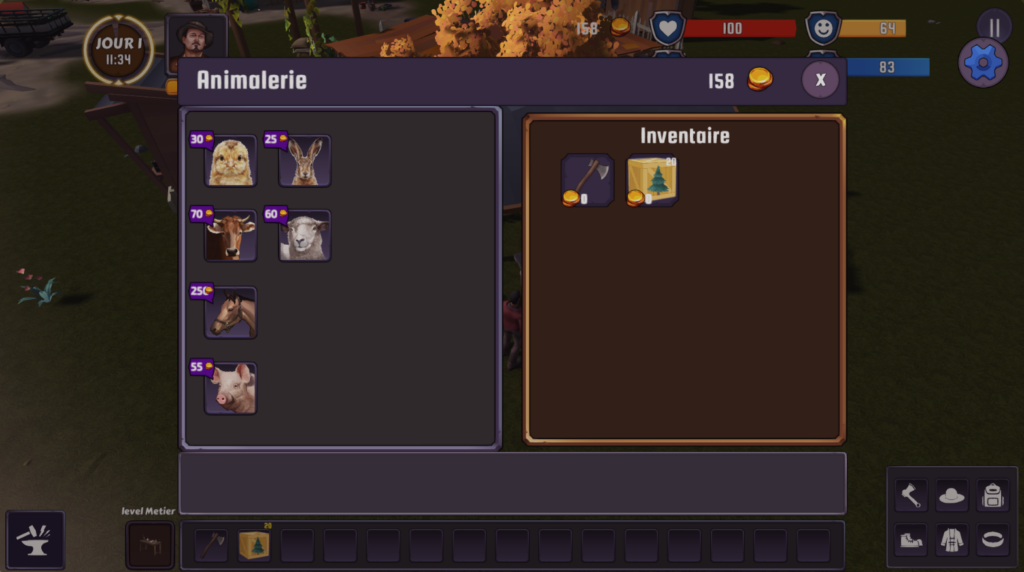Buy the chick for 30 coins
Viewport: 1024px width, 572px height.
tap(230, 162)
